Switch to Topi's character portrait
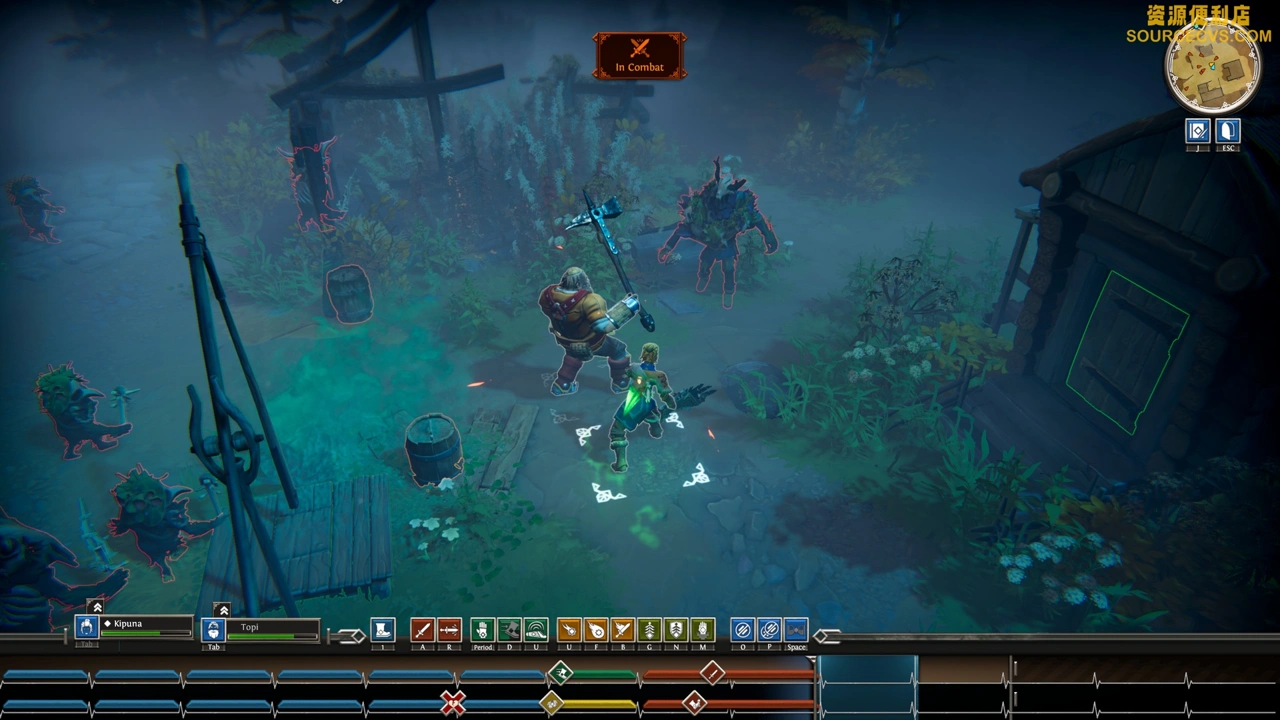 click(213, 630)
